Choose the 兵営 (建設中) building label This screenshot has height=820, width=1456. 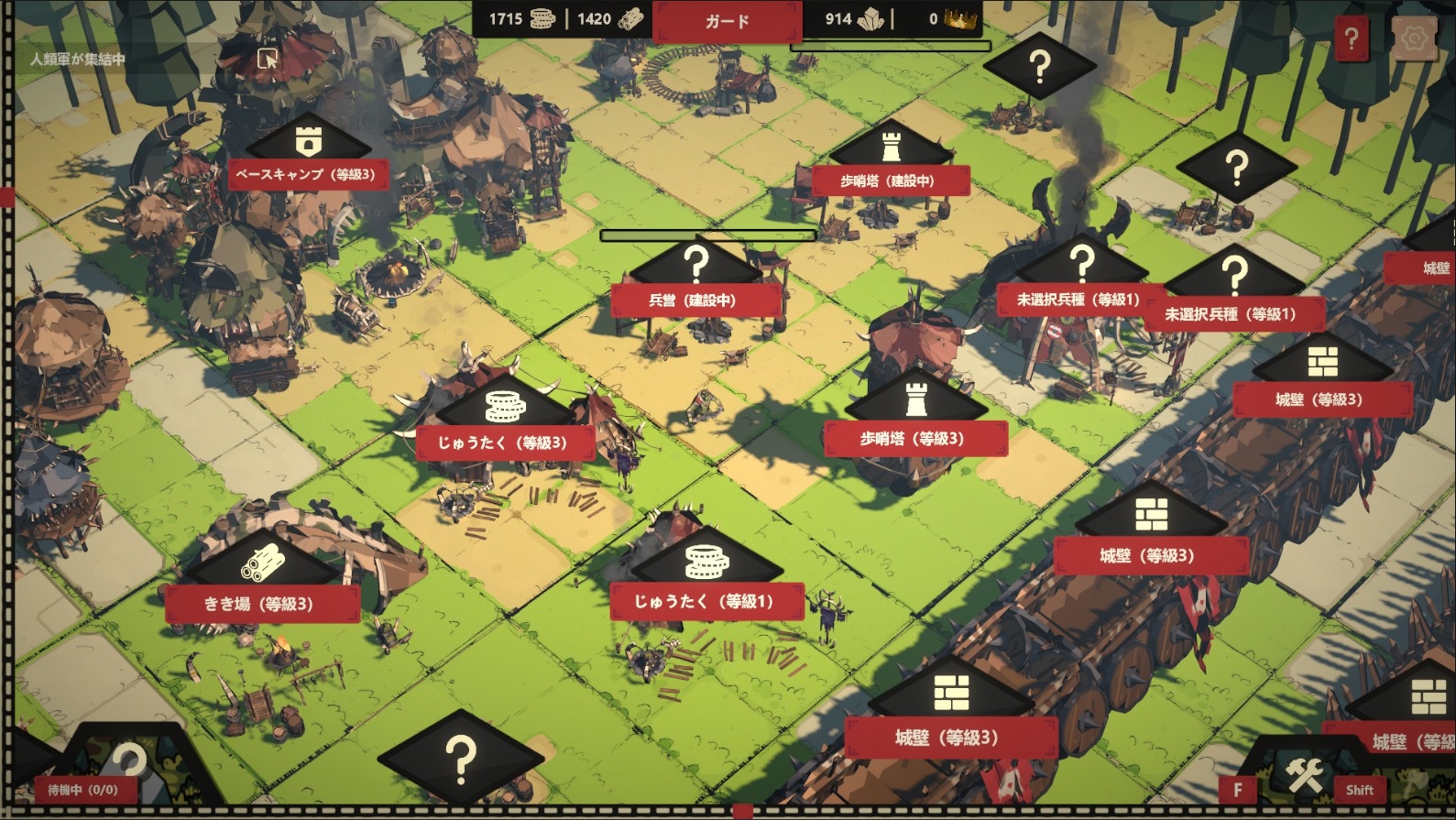click(694, 300)
